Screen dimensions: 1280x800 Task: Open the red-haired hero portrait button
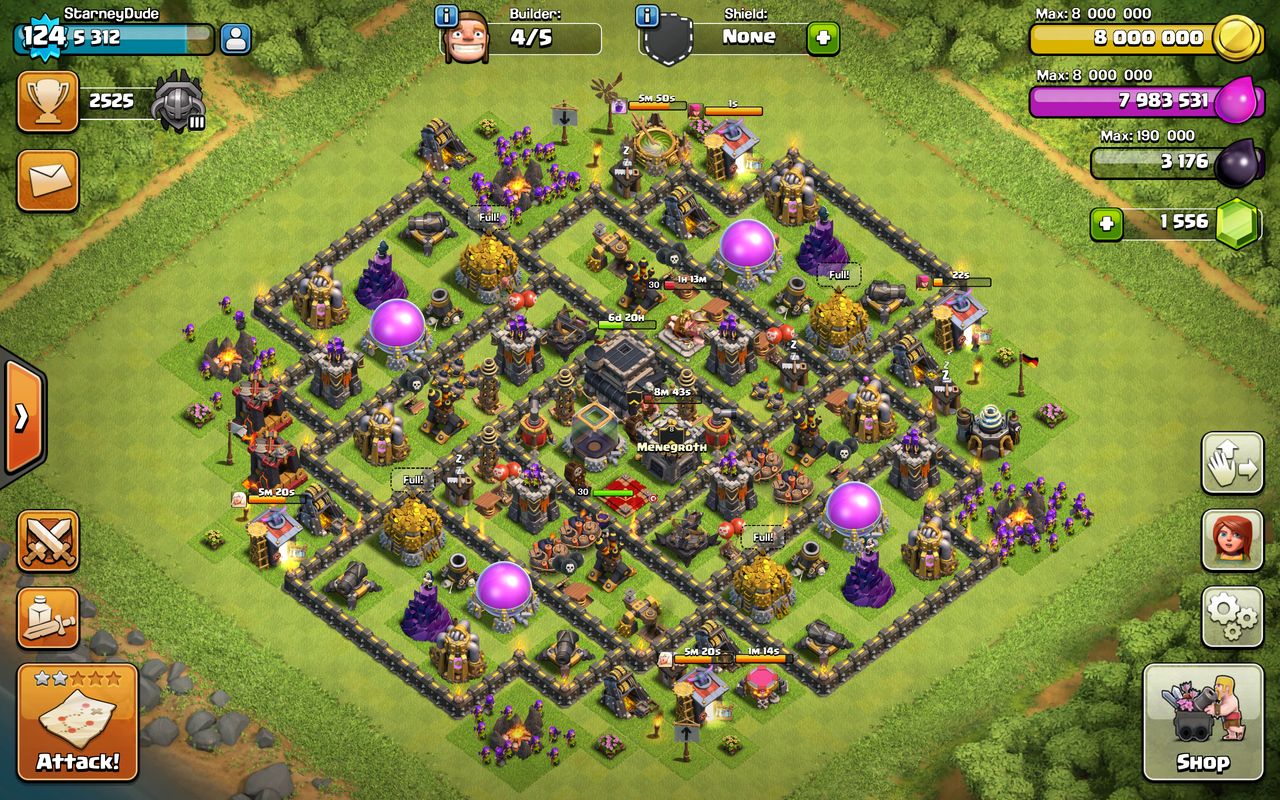coord(1232,540)
